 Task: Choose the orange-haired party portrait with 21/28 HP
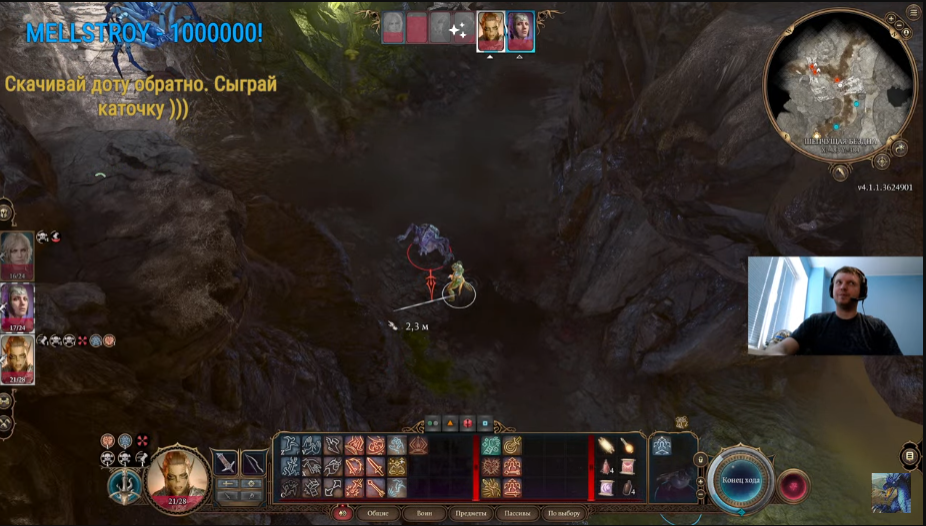(17, 359)
